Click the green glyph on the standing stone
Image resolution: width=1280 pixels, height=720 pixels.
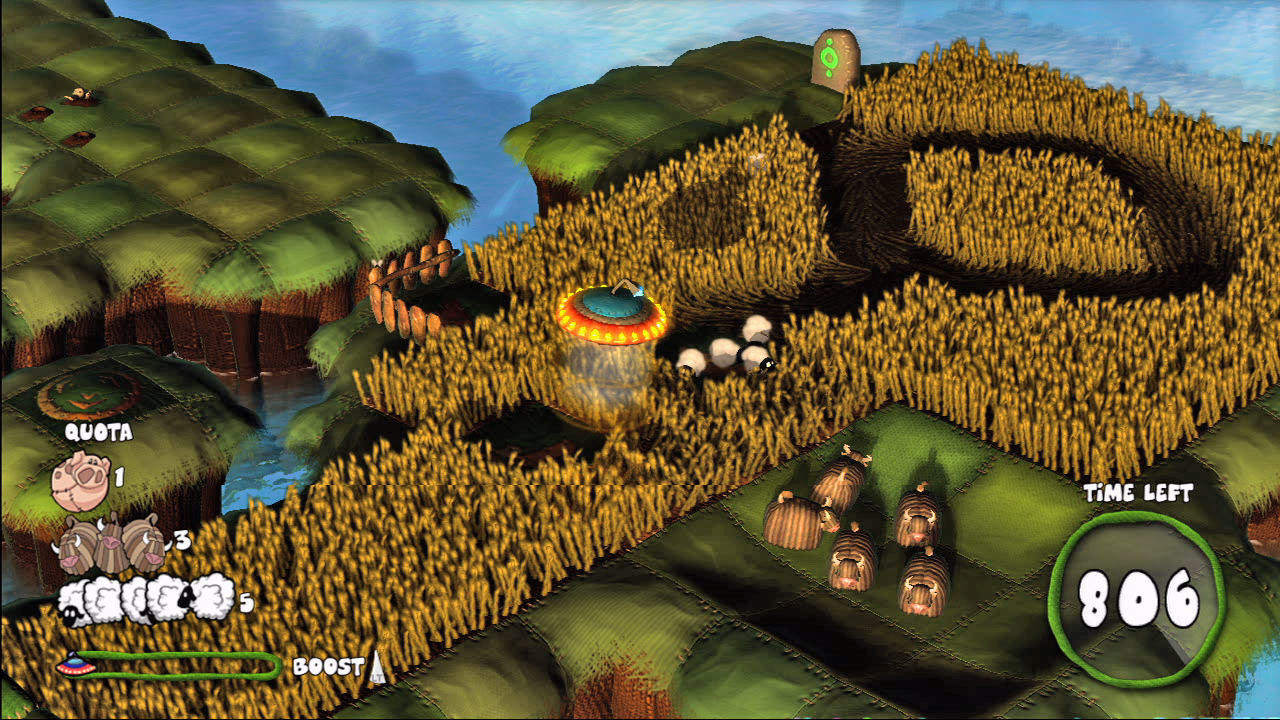tap(831, 57)
